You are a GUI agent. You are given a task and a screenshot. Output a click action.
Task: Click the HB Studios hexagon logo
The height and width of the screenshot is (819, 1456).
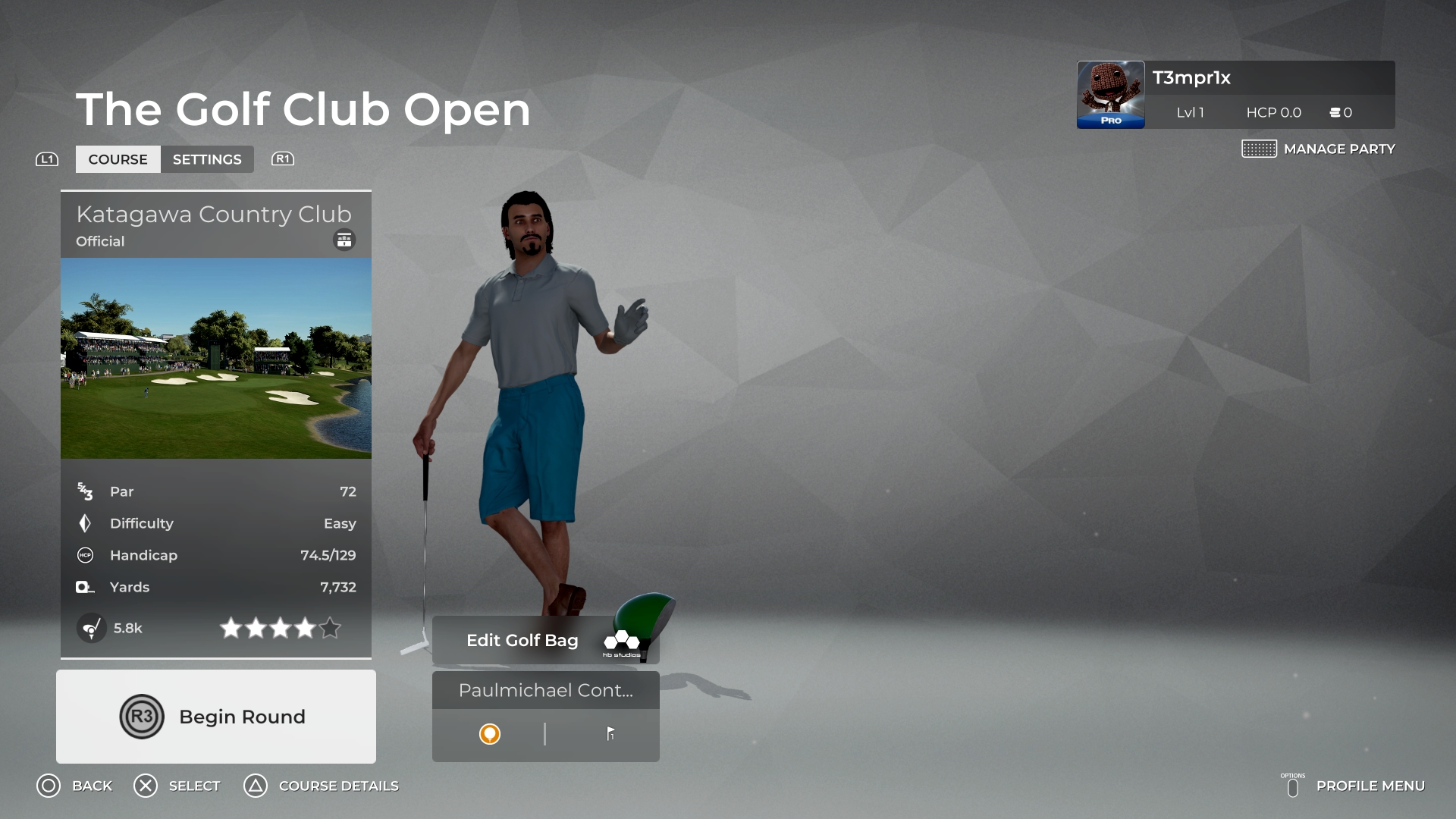(622, 641)
